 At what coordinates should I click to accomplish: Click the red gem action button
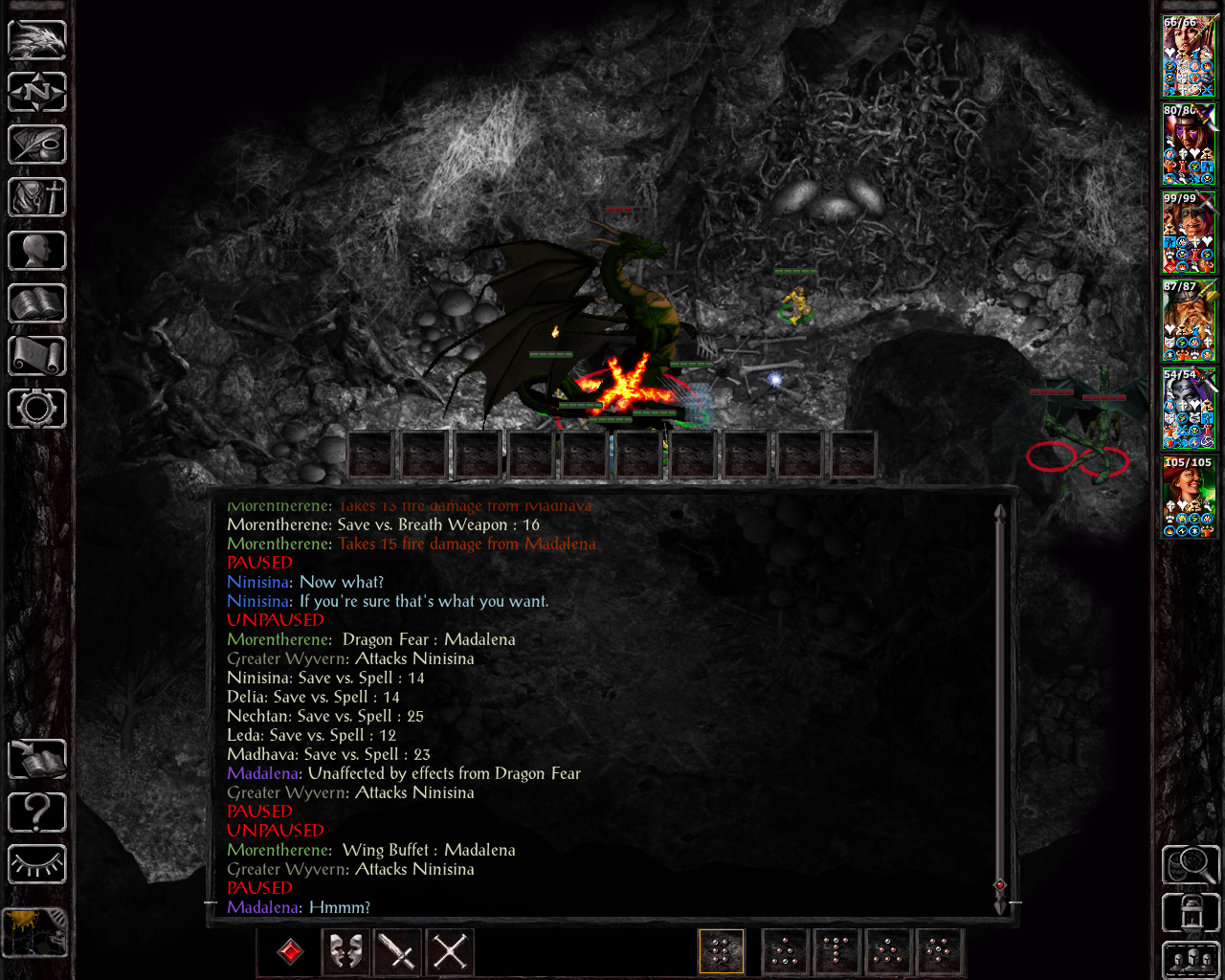(x=291, y=951)
